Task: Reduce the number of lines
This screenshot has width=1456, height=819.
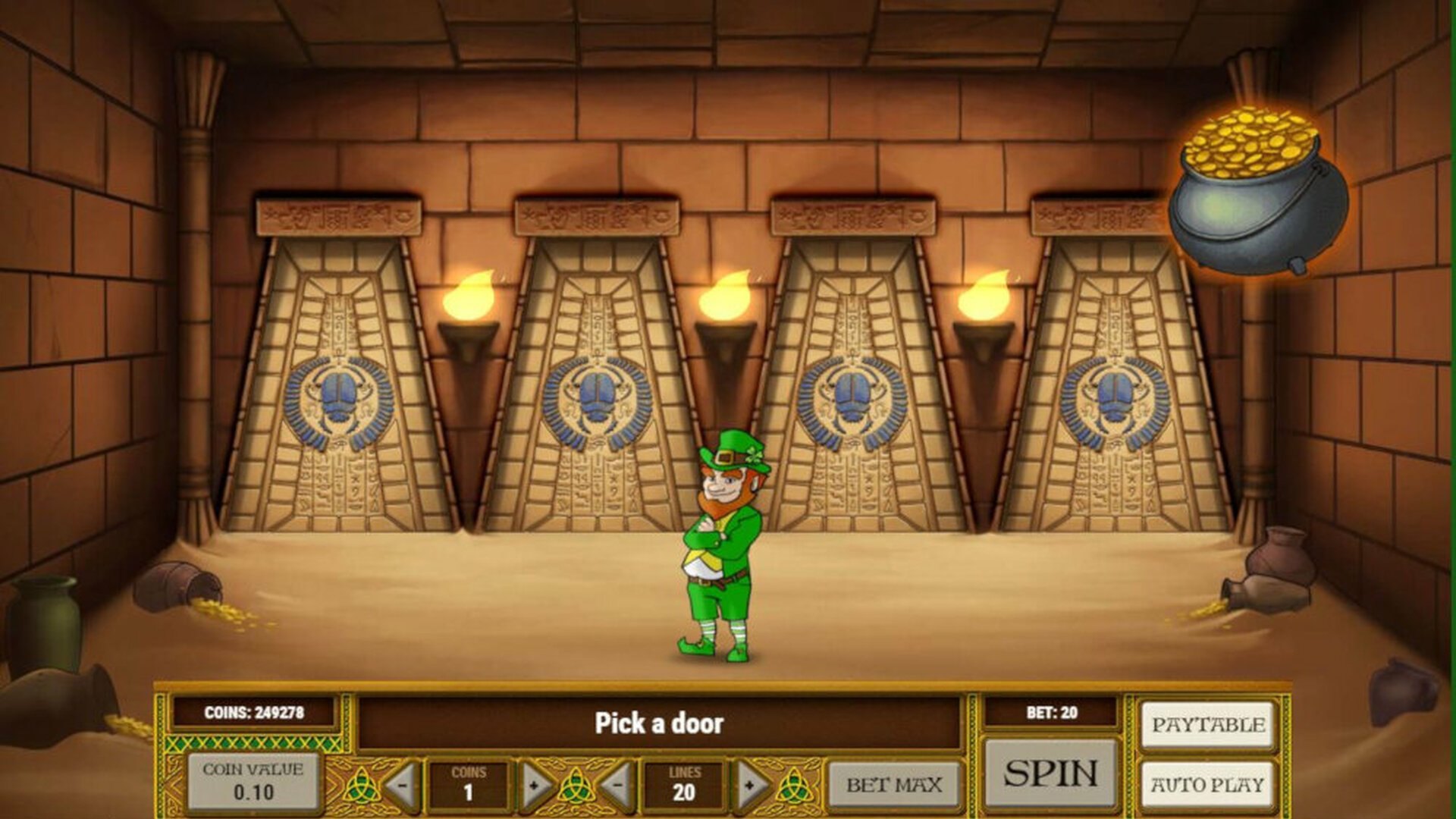Action: [x=618, y=785]
